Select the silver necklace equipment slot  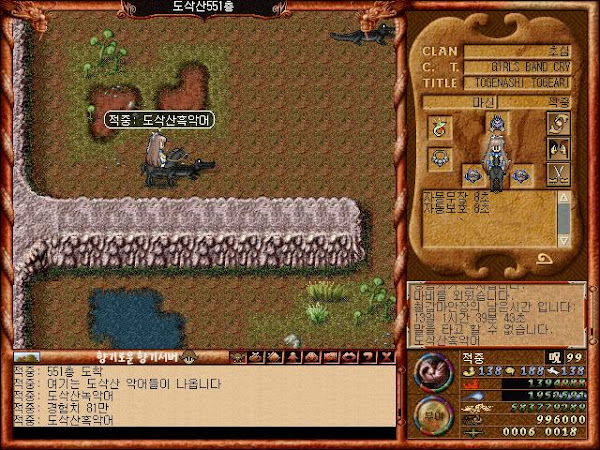[x=439, y=157]
